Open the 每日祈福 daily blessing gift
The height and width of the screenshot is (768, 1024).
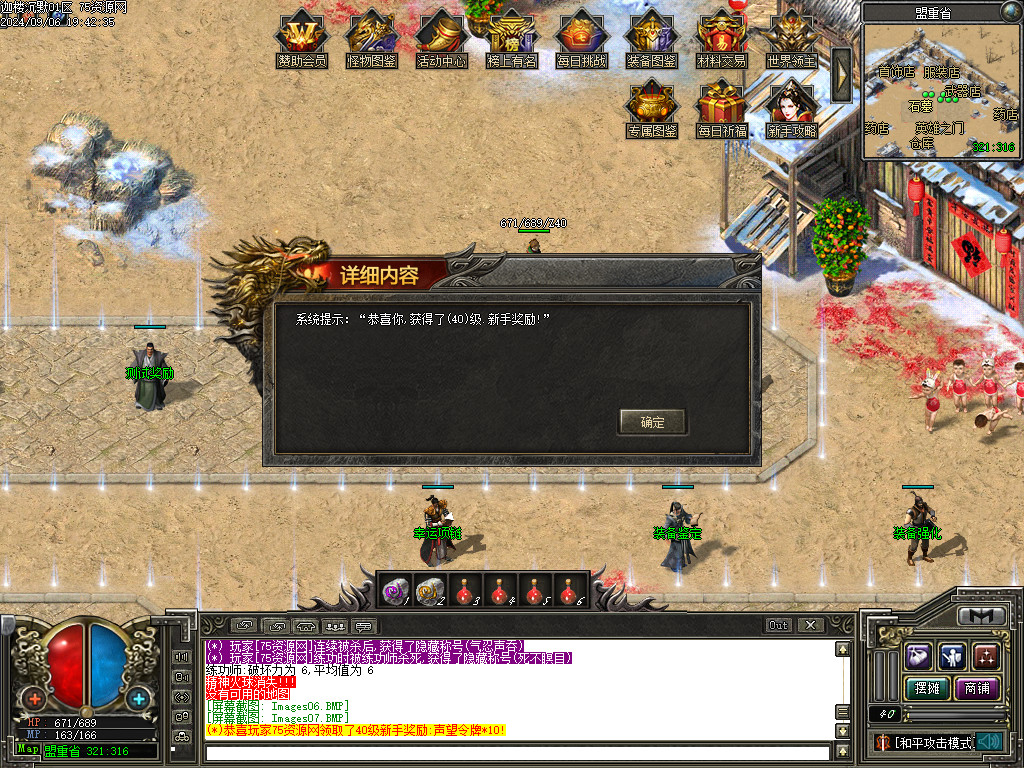722,108
